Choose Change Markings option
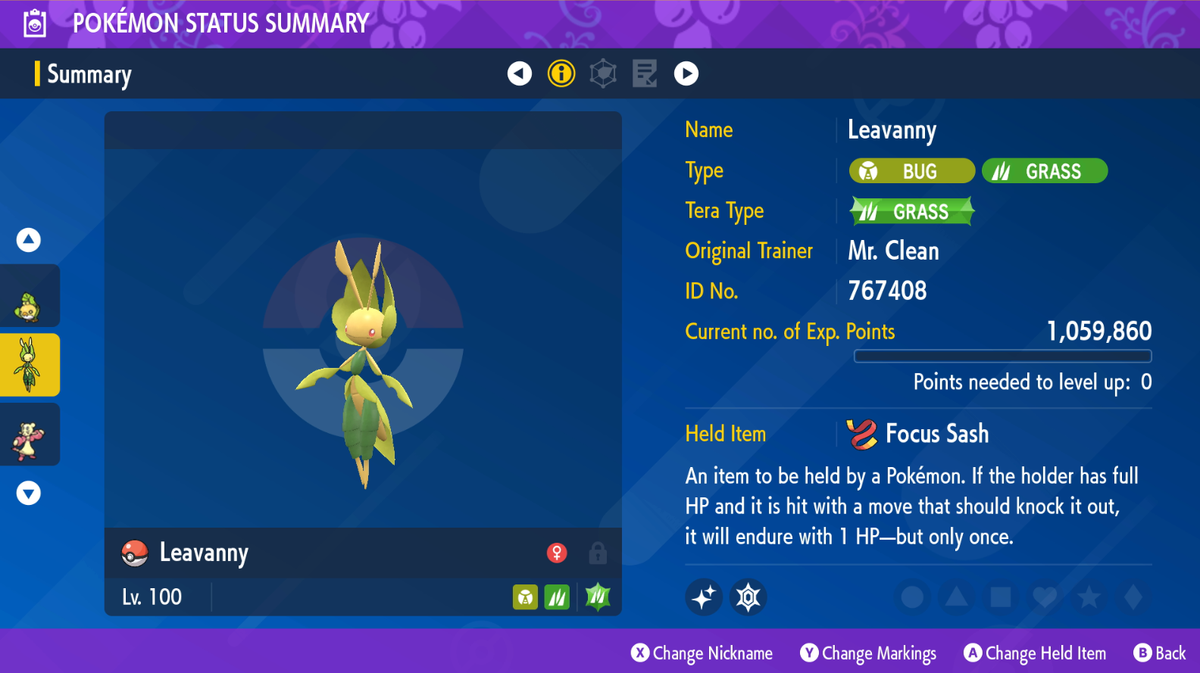 tap(868, 653)
